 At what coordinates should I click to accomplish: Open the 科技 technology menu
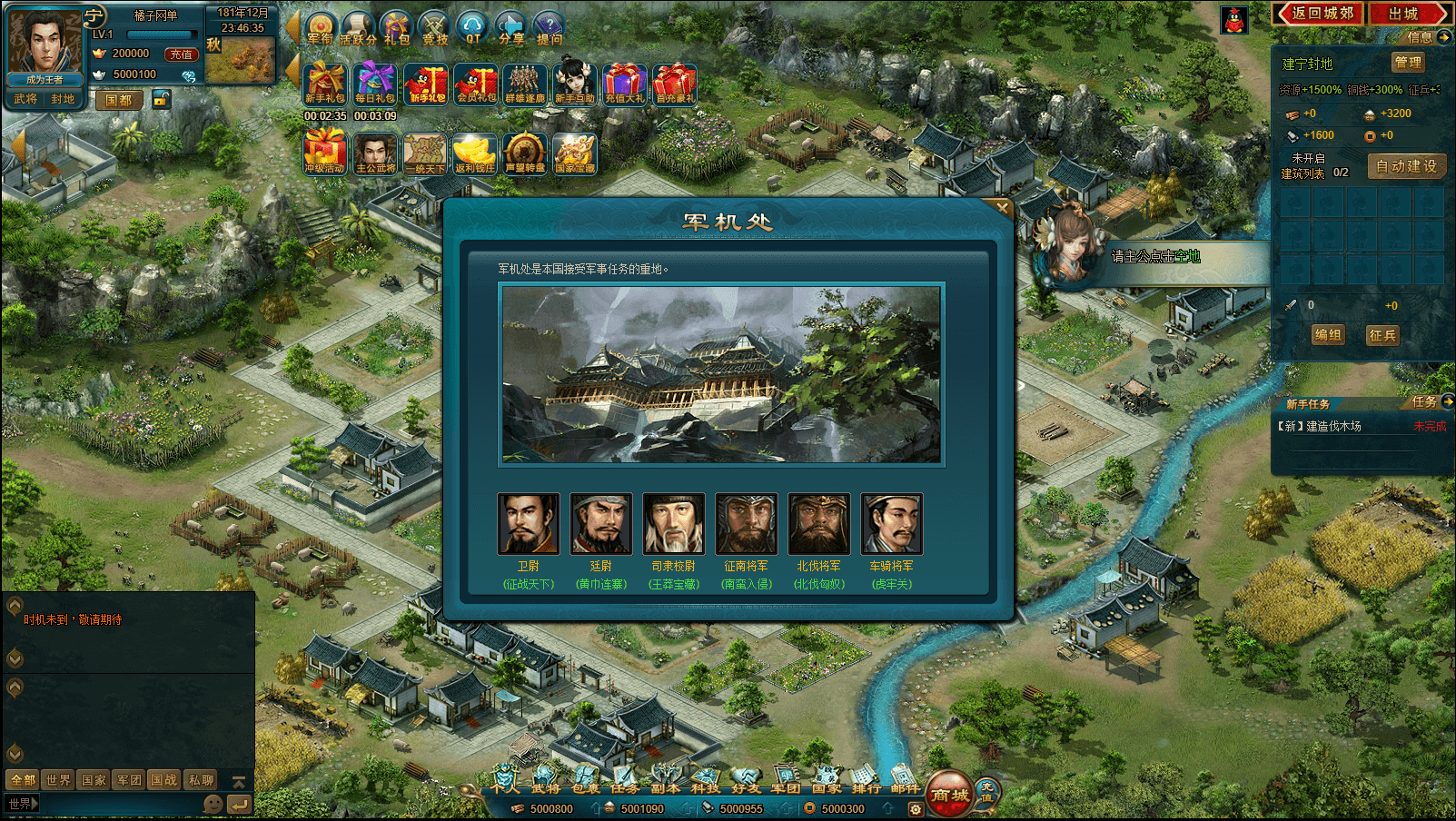705,781
